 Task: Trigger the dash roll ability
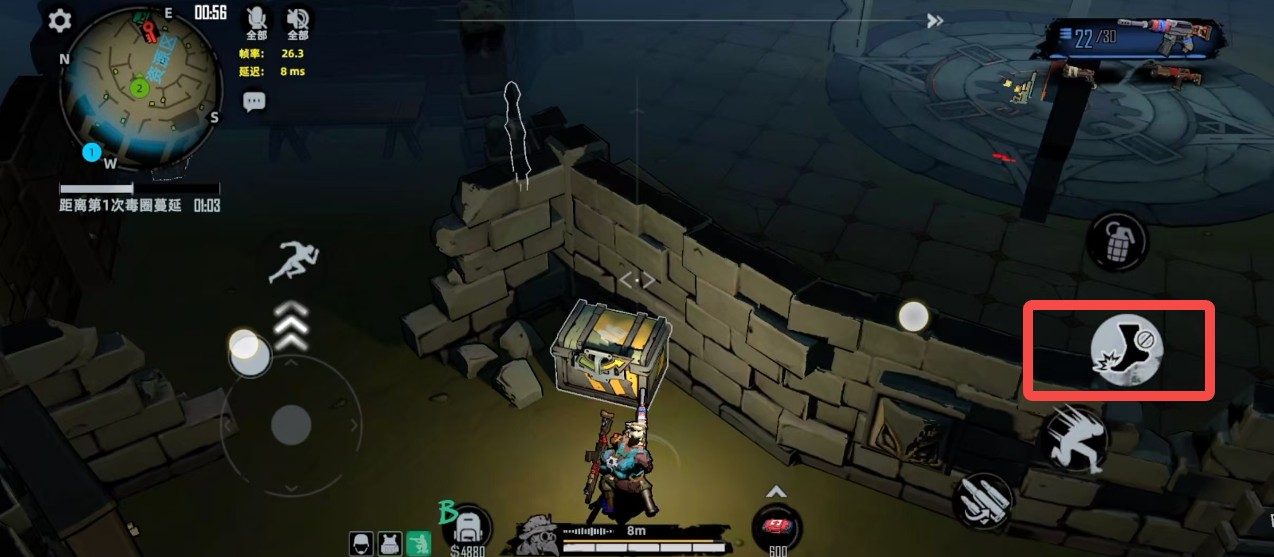pos(1071,440)
